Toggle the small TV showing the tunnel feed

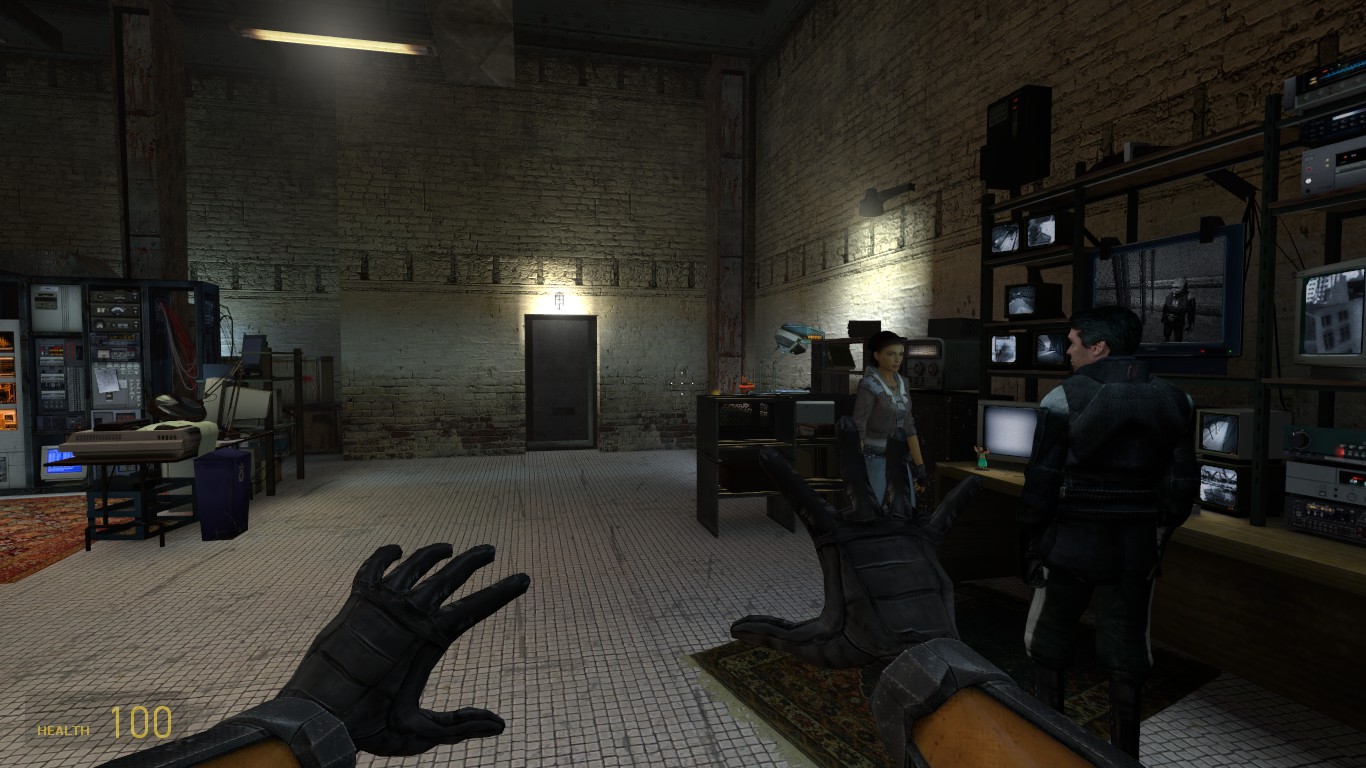[1049, 350]
